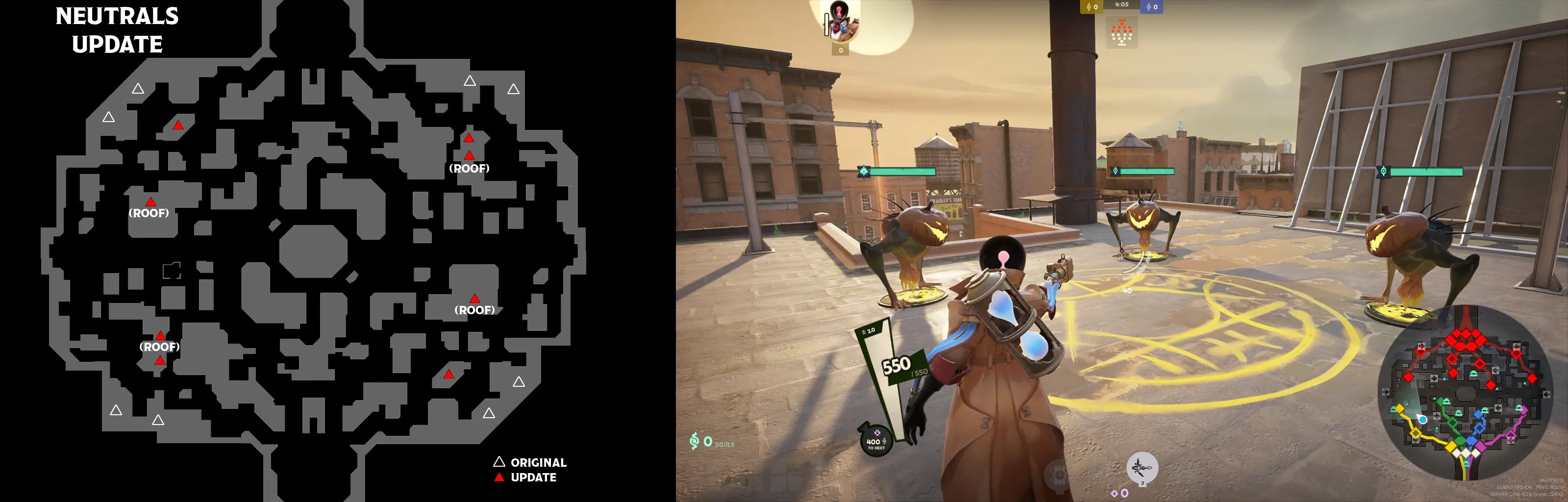Activate the faded clock-gear ability icon
The height and width of the screenshot is (502, 1568).
1059,474
